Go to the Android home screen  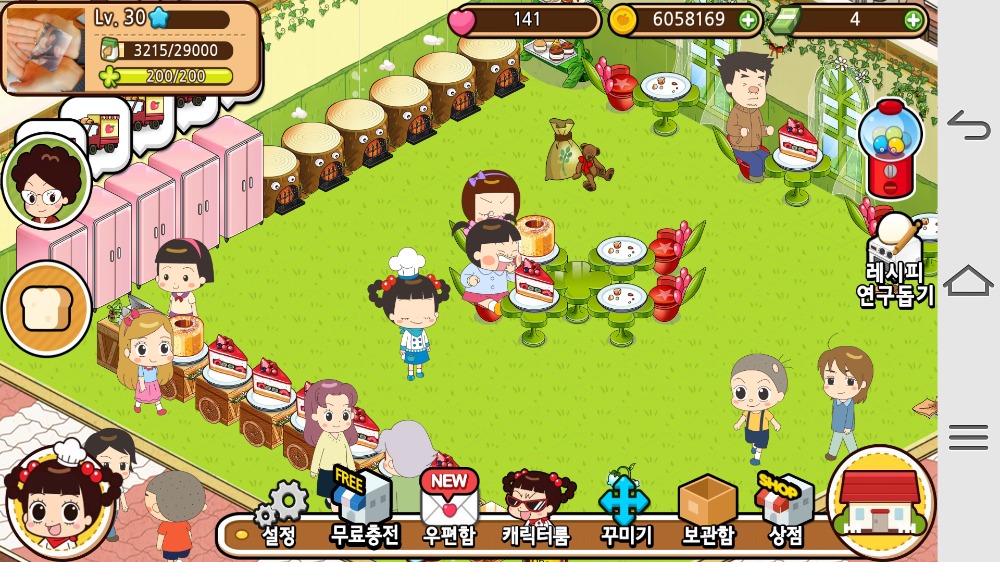coord(968,281)
